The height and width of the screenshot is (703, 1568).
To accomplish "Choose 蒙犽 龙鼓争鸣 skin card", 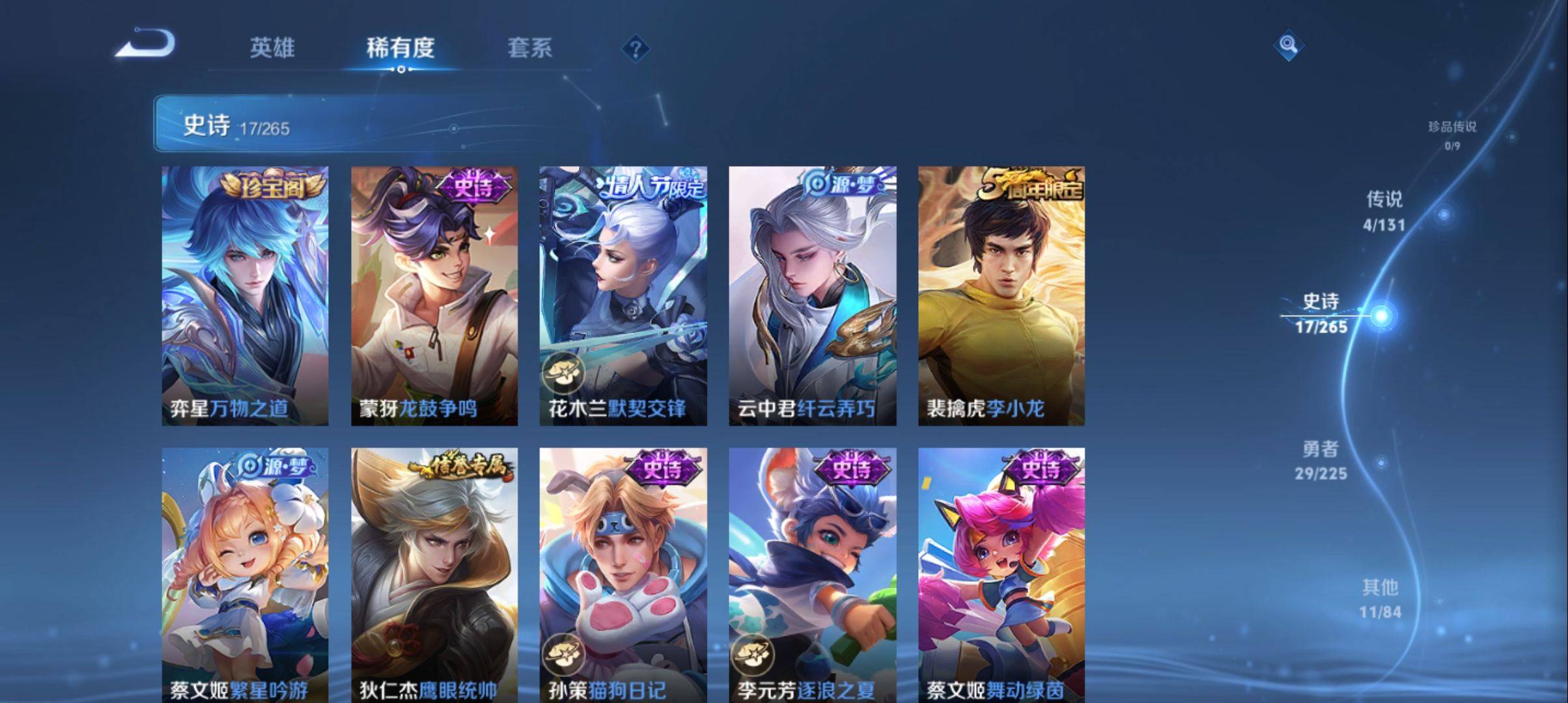I will [434, 296].
